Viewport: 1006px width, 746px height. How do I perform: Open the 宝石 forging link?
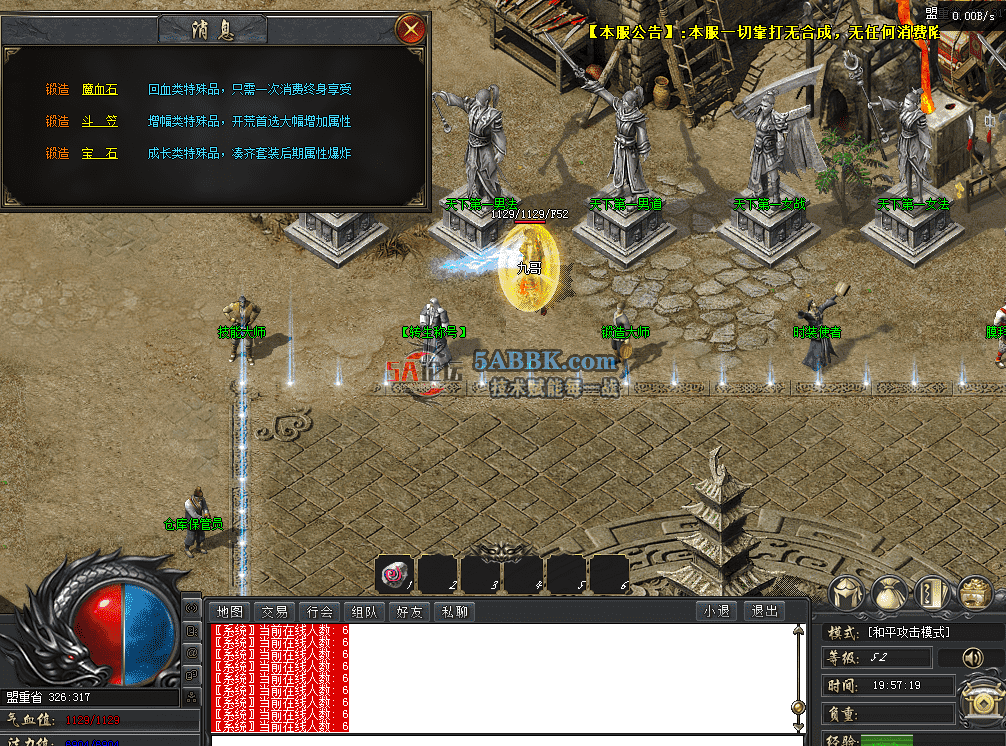pyautogui.click(x=100, y=154)
